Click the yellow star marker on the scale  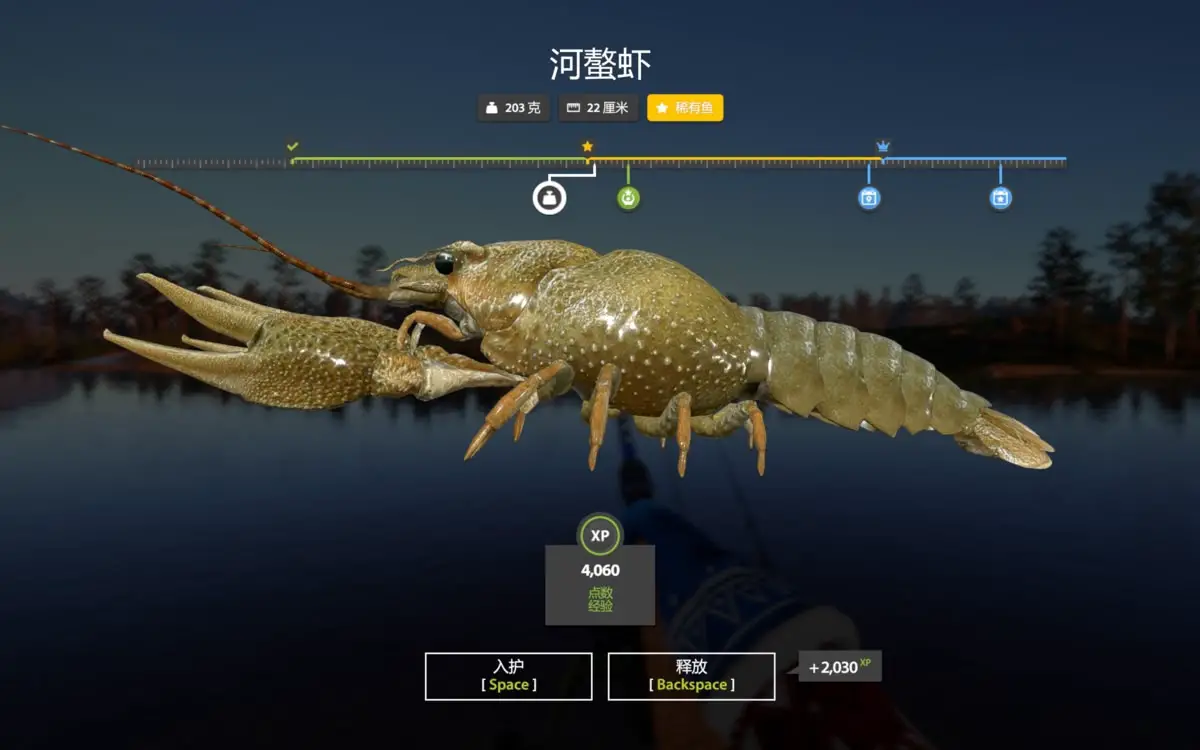pyautogui.click(x=588, y=146)
